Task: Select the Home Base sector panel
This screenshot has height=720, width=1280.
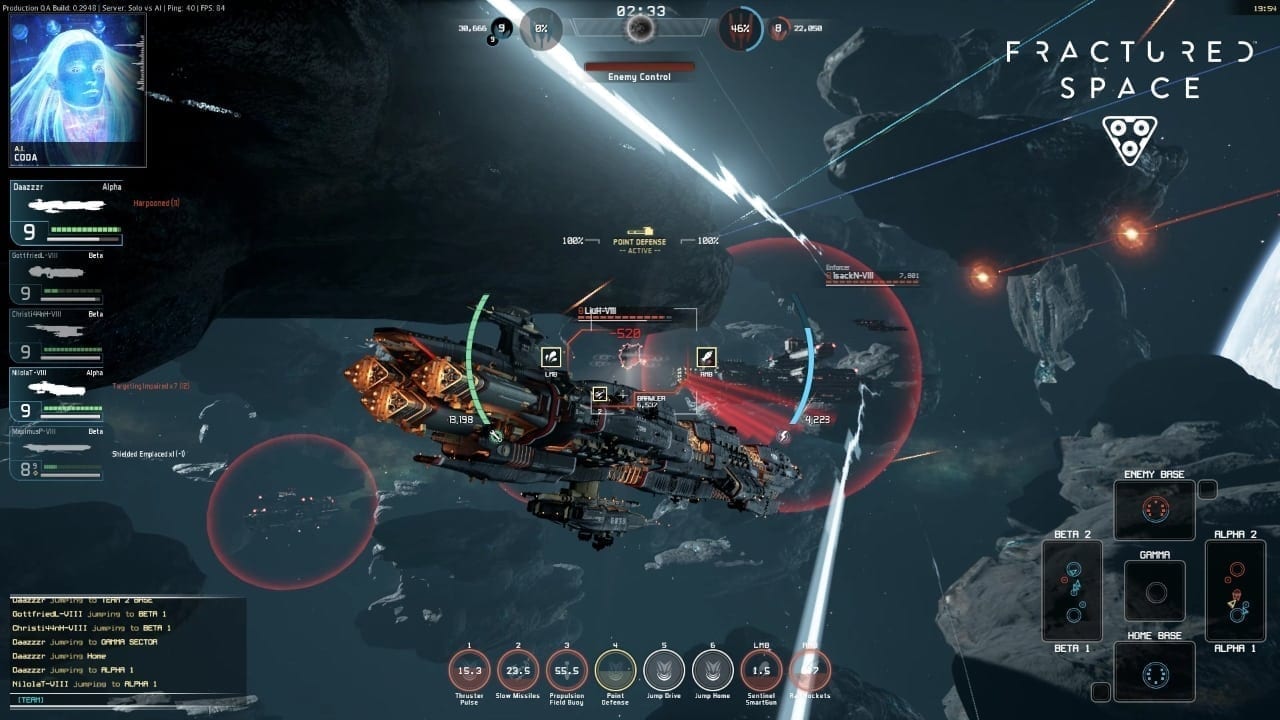Action: pyautogui.click(x=1155, y=672)
